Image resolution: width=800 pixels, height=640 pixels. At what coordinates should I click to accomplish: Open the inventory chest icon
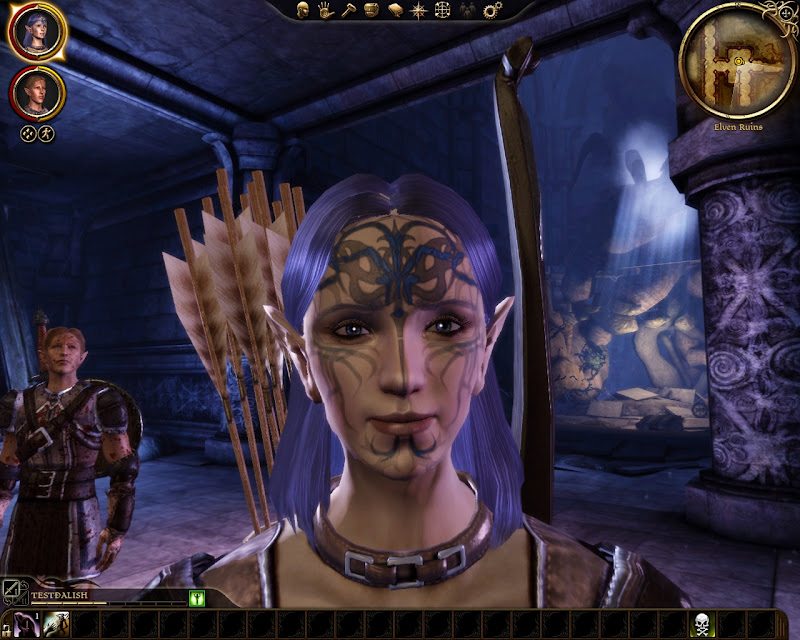(371, 10)
